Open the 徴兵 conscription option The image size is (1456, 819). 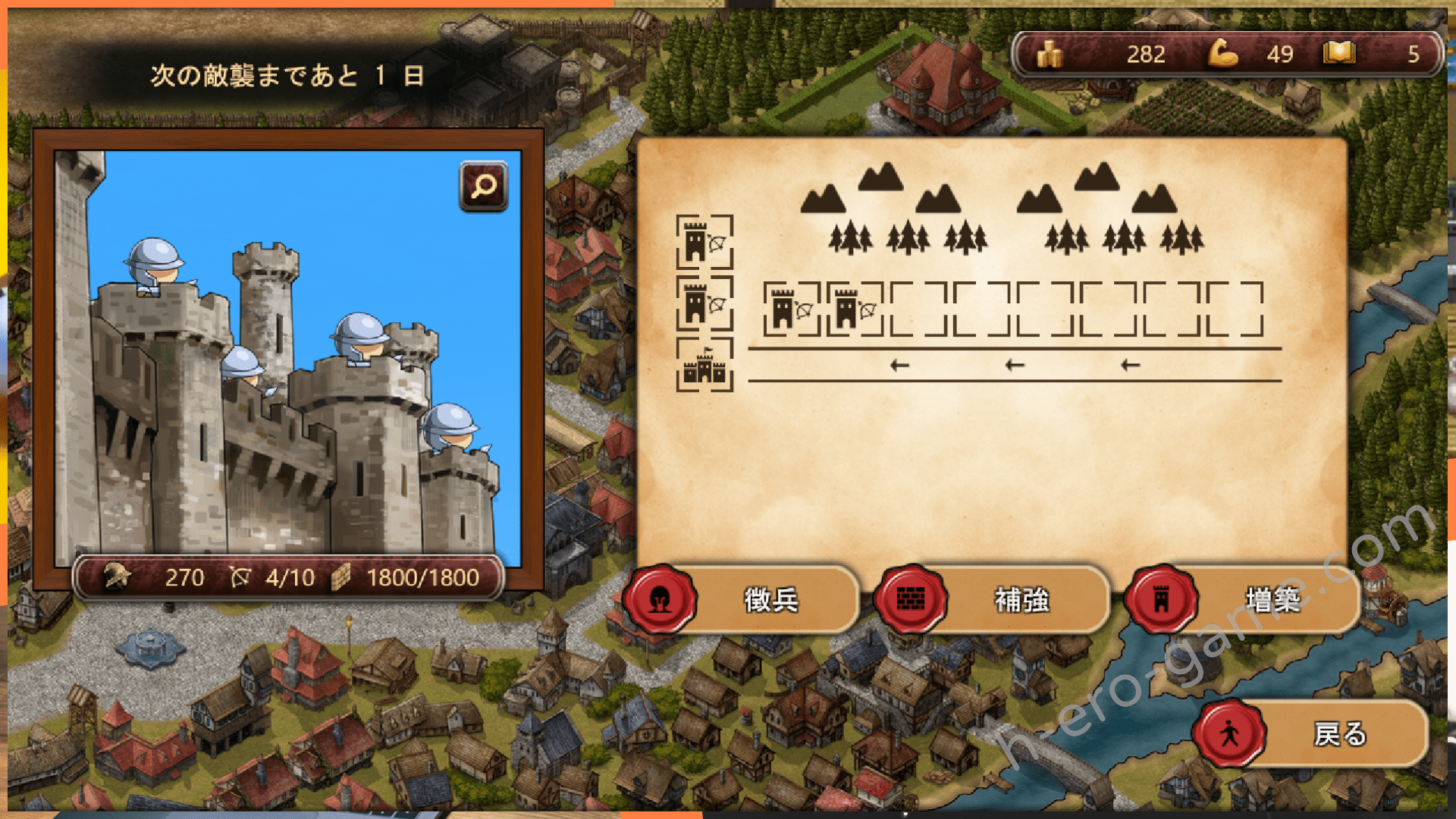click(743, 600)
